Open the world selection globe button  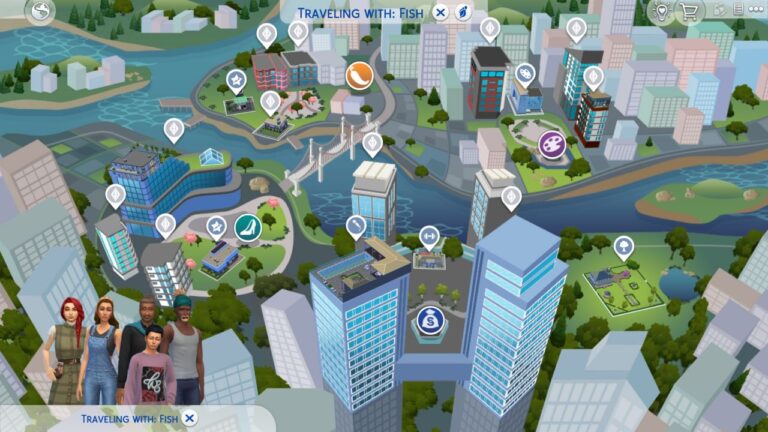click(x=41, y=12)
